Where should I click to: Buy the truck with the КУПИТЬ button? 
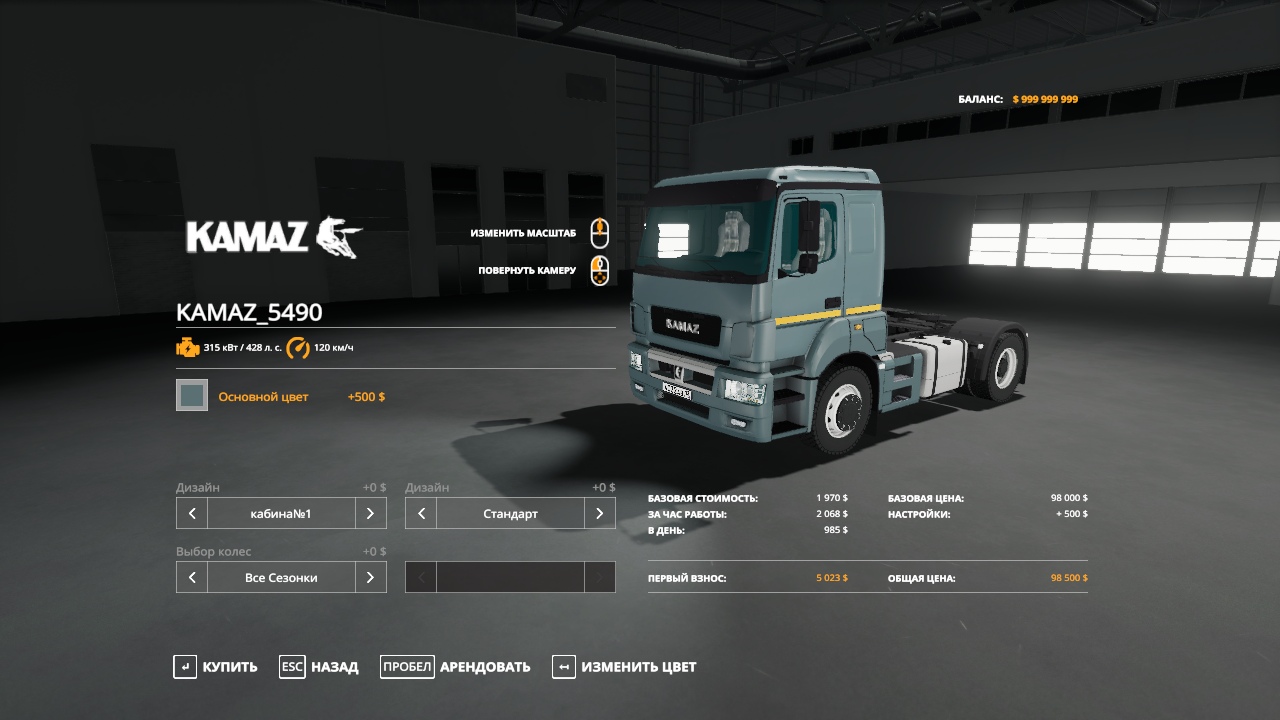tap(215, 667)
